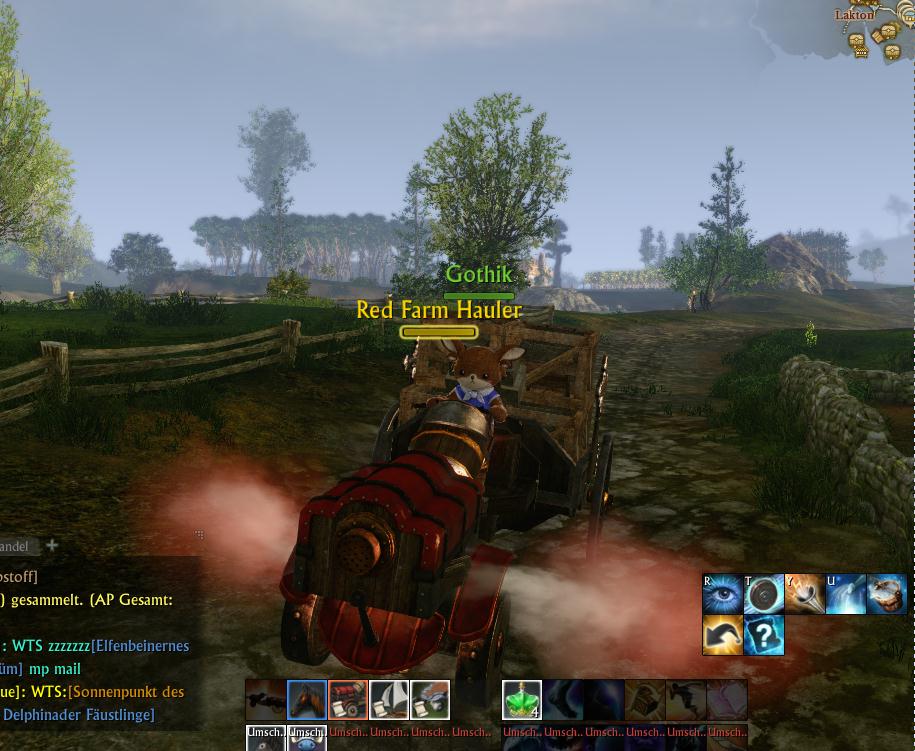The width and height of the screenshot is (915, 751).
Task: Use the round shield skill
Action: coord(764,594)
